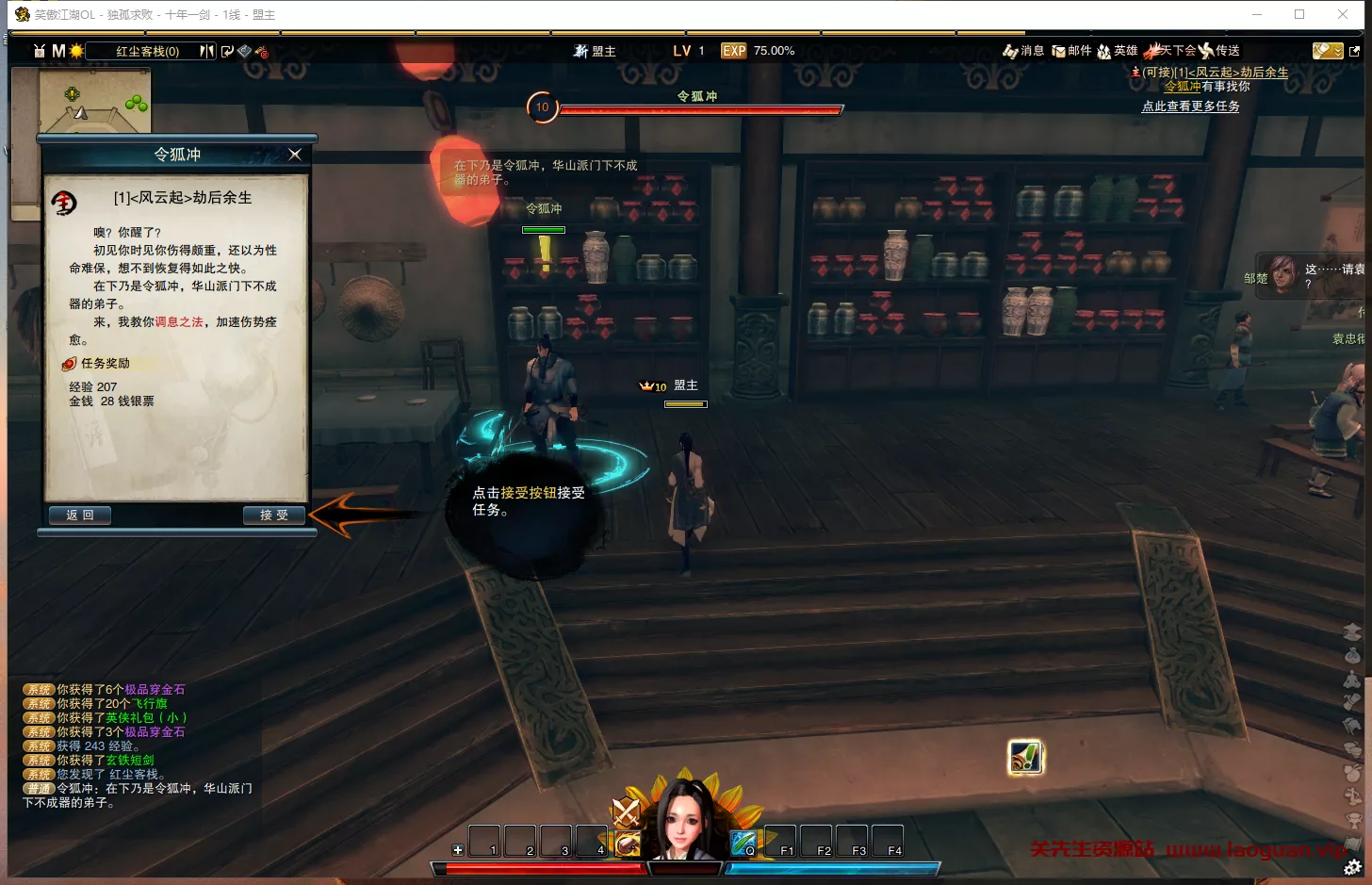The height and width of the screenshot is (885, 1372).
Task: Close the 令狐冲 dialogue window
Action: click(x=295, y=155)
